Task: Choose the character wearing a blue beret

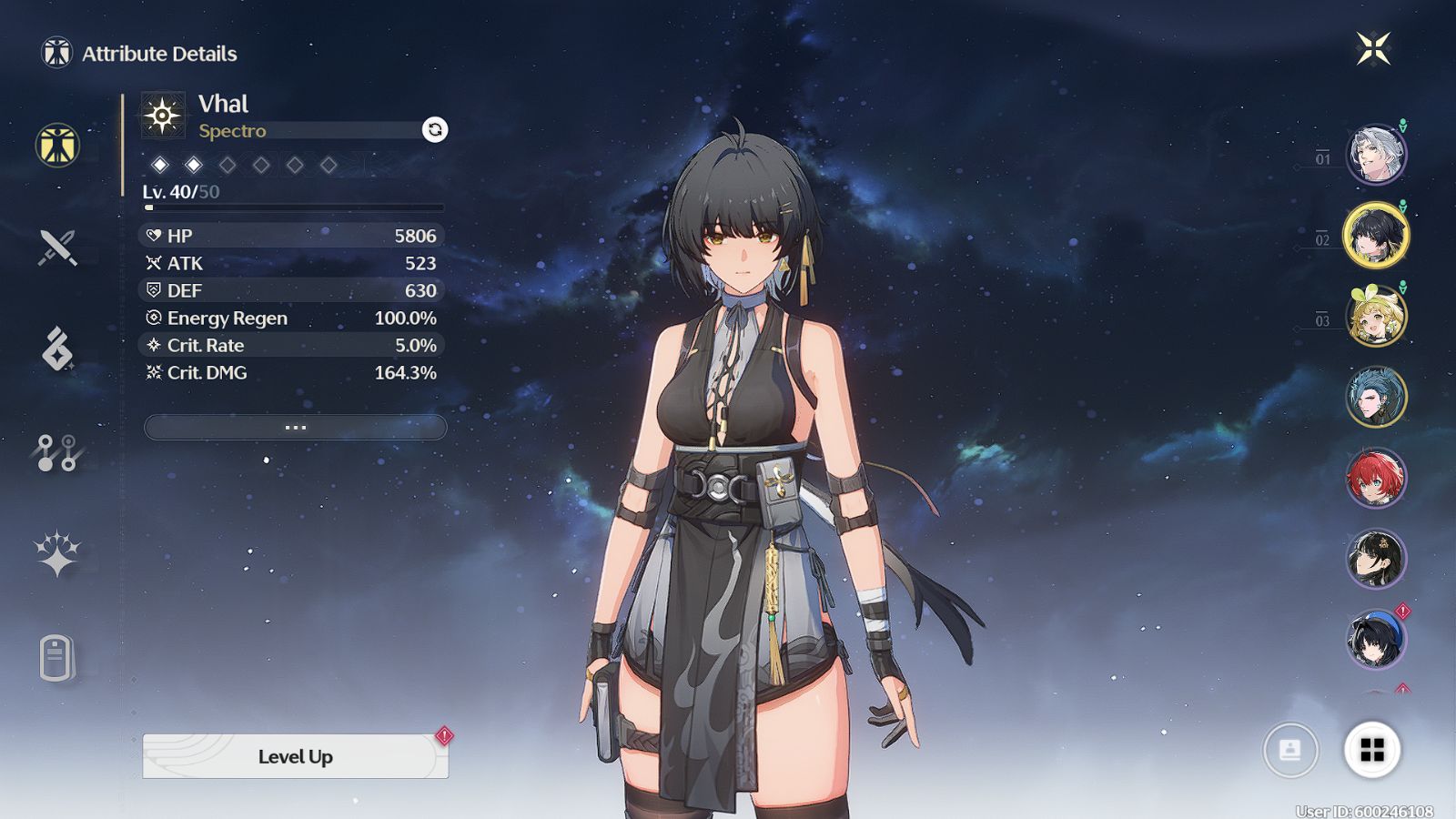Action: point(1376,638)
